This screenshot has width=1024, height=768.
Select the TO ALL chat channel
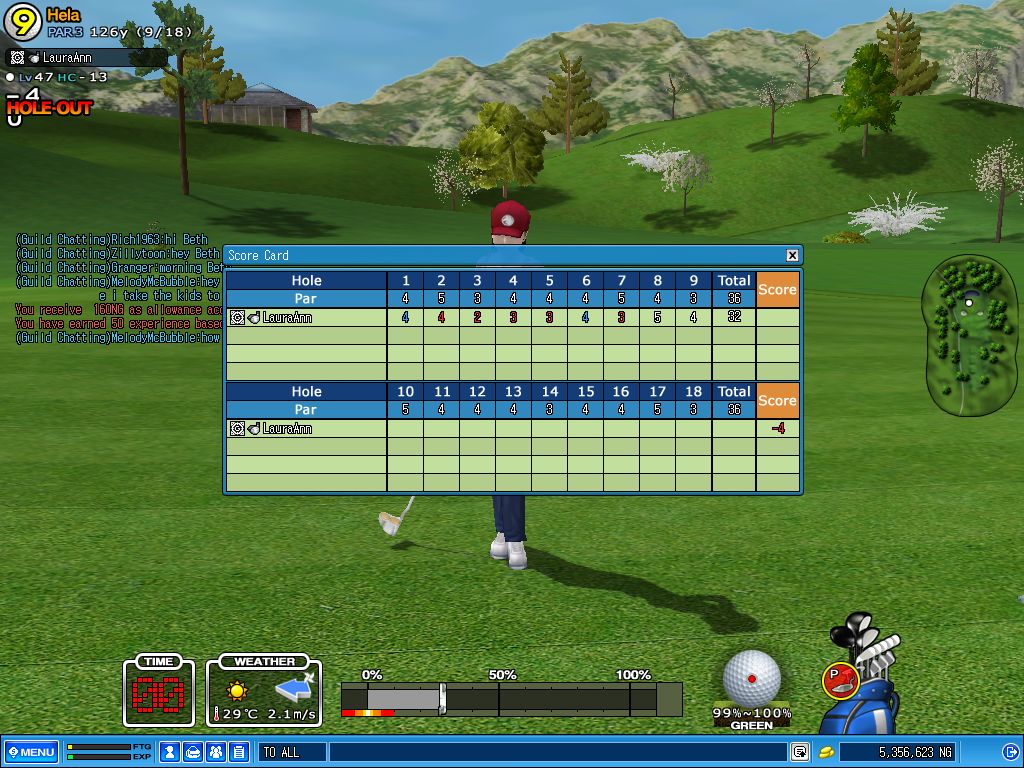292,752
